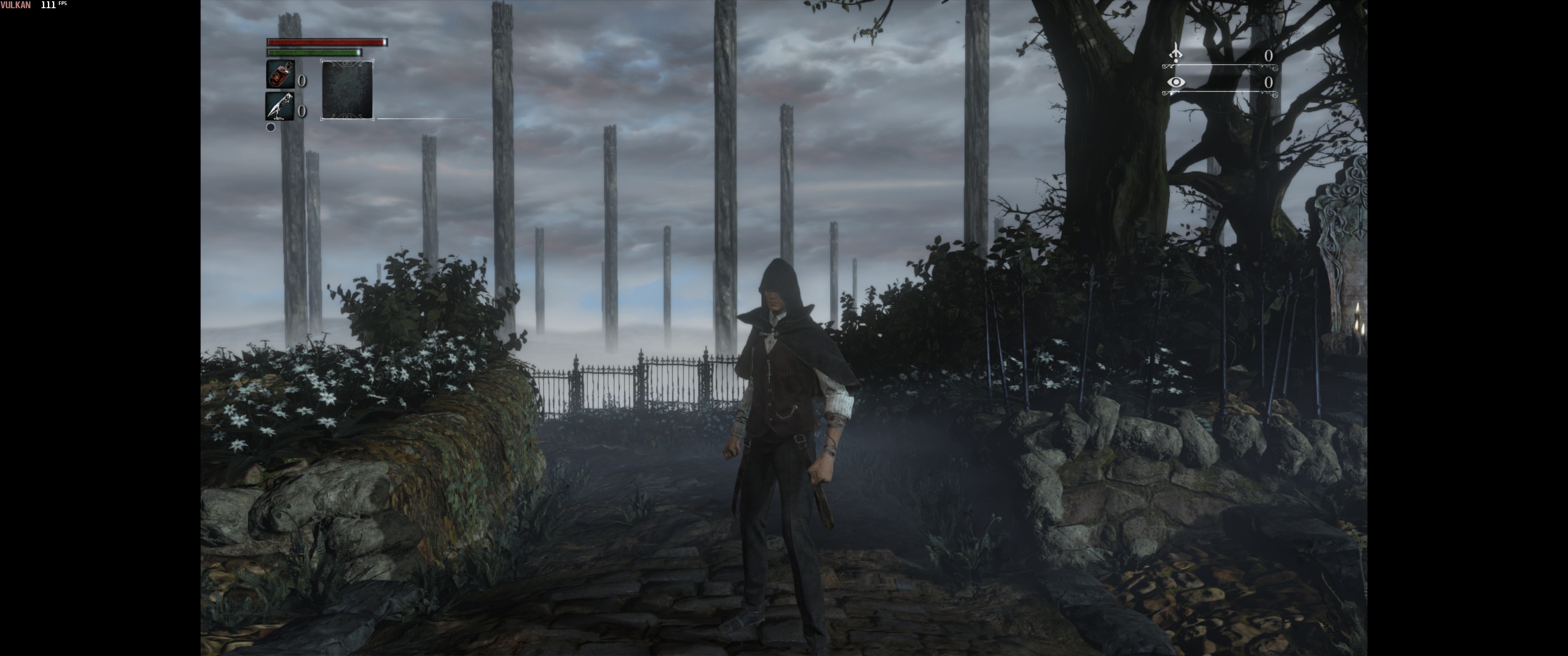Click the Blood Echoes icon

[x=1176, y=53]
